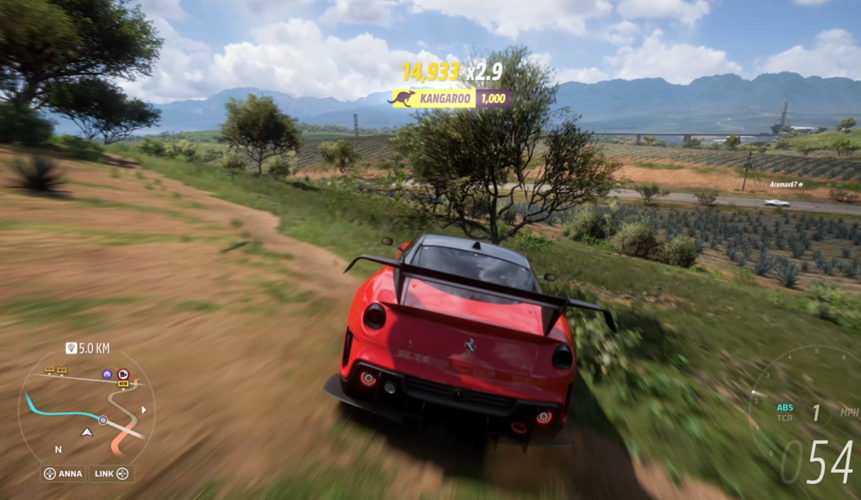Select the purple house marker on the minimap
The width and height of the screenshot is (861, 500).
click(107, 374)
